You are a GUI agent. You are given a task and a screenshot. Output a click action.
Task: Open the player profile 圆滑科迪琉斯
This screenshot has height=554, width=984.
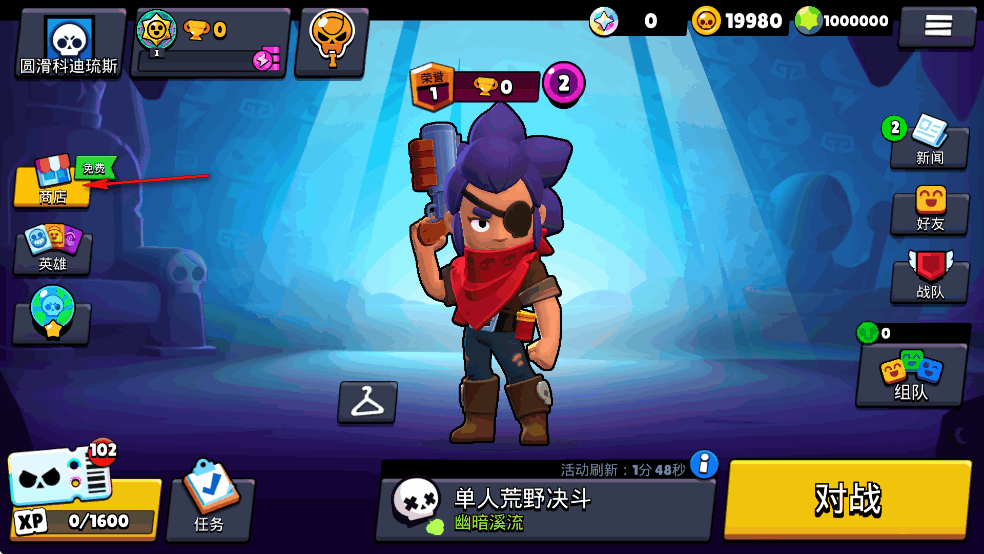click(69, 44)
